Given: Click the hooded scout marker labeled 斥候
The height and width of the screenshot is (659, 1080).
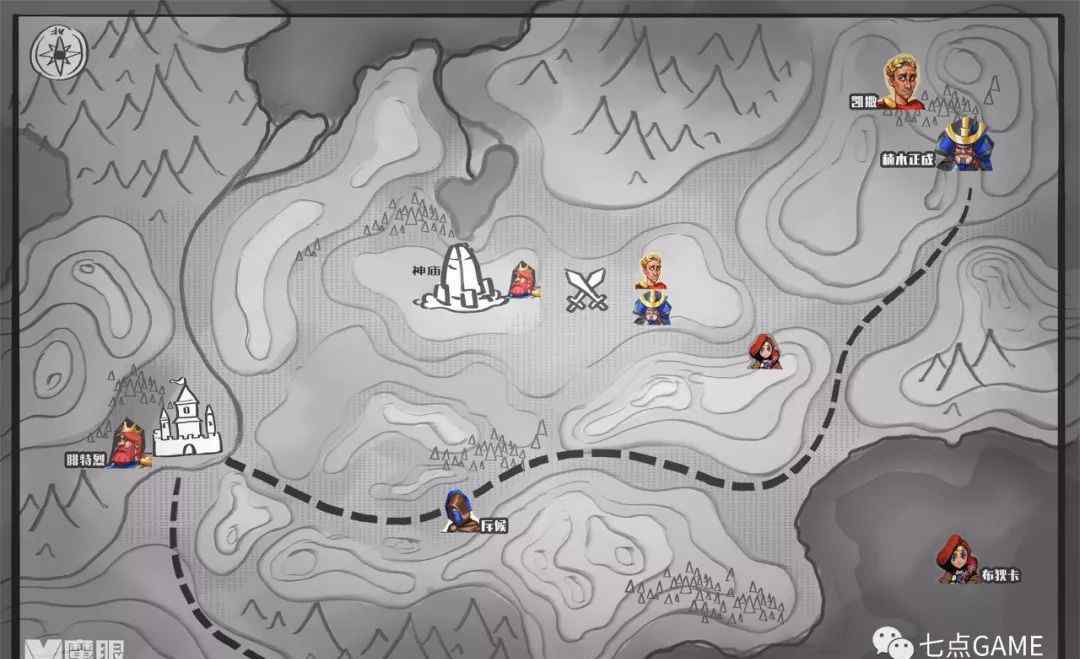Looking at the screenshot, I should click(x=459, y=511).
